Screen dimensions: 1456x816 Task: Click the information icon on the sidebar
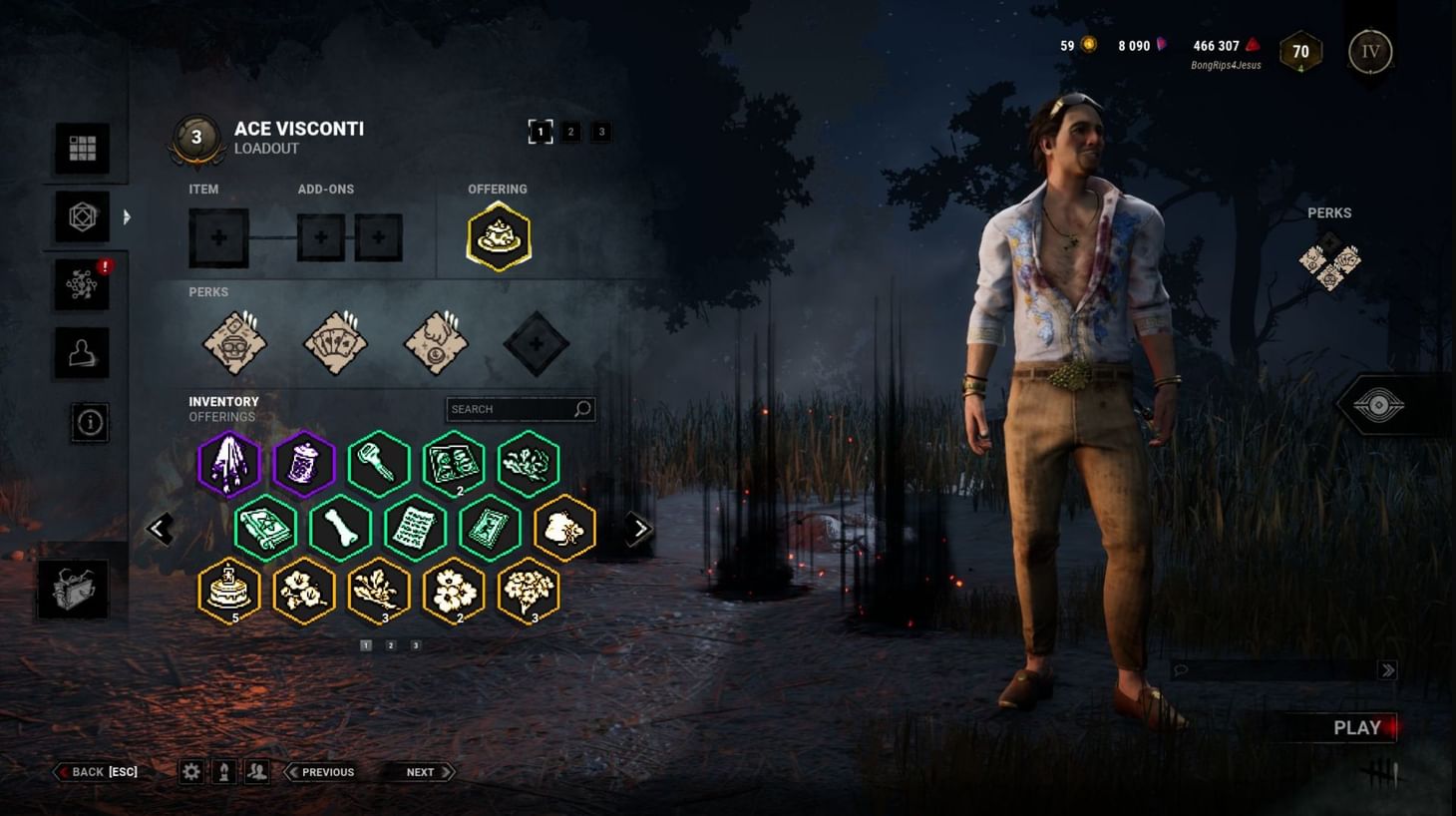(91, 422)
